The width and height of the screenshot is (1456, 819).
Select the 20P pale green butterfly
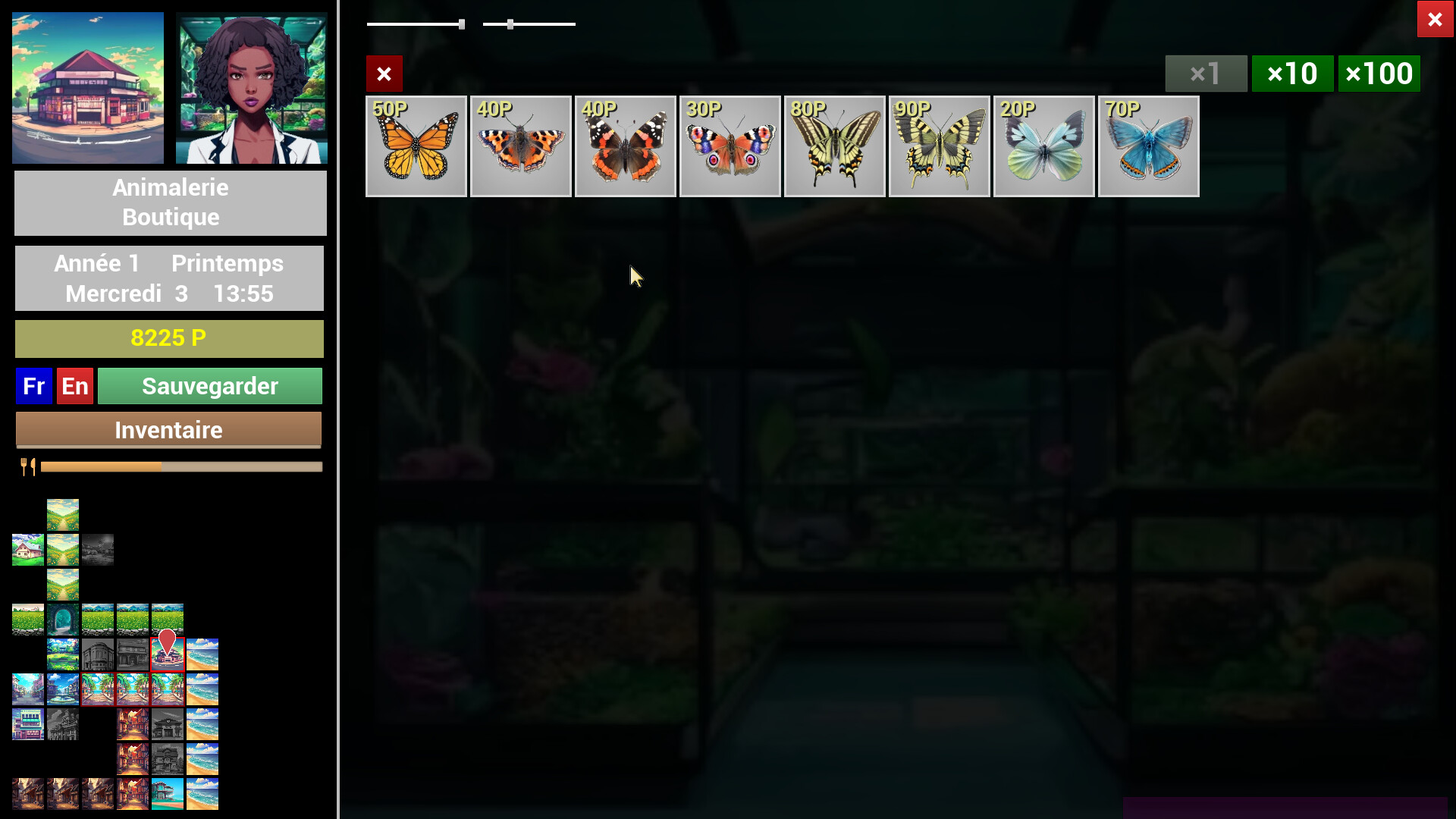(x=1044, y=146)
